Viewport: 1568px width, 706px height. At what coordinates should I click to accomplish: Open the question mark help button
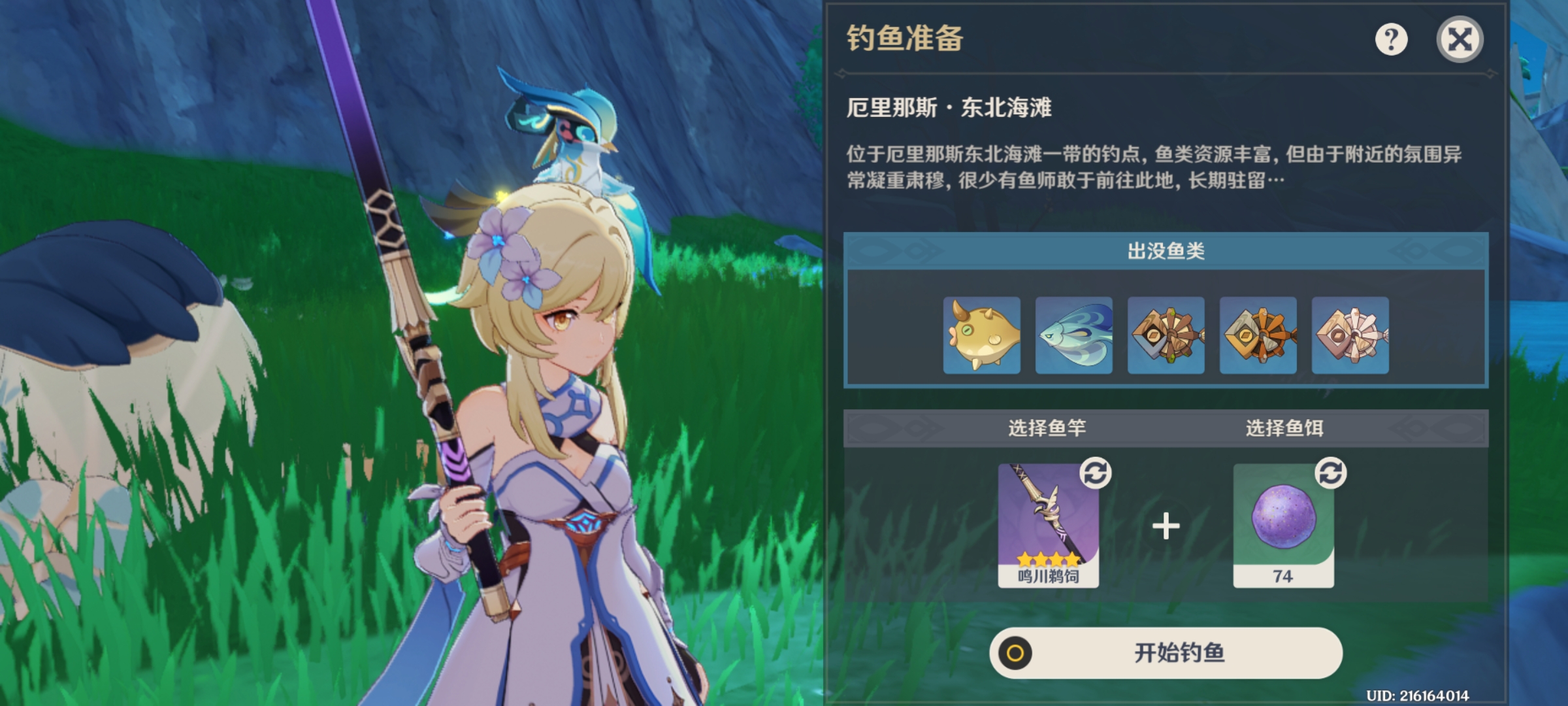coord(1391,40)
